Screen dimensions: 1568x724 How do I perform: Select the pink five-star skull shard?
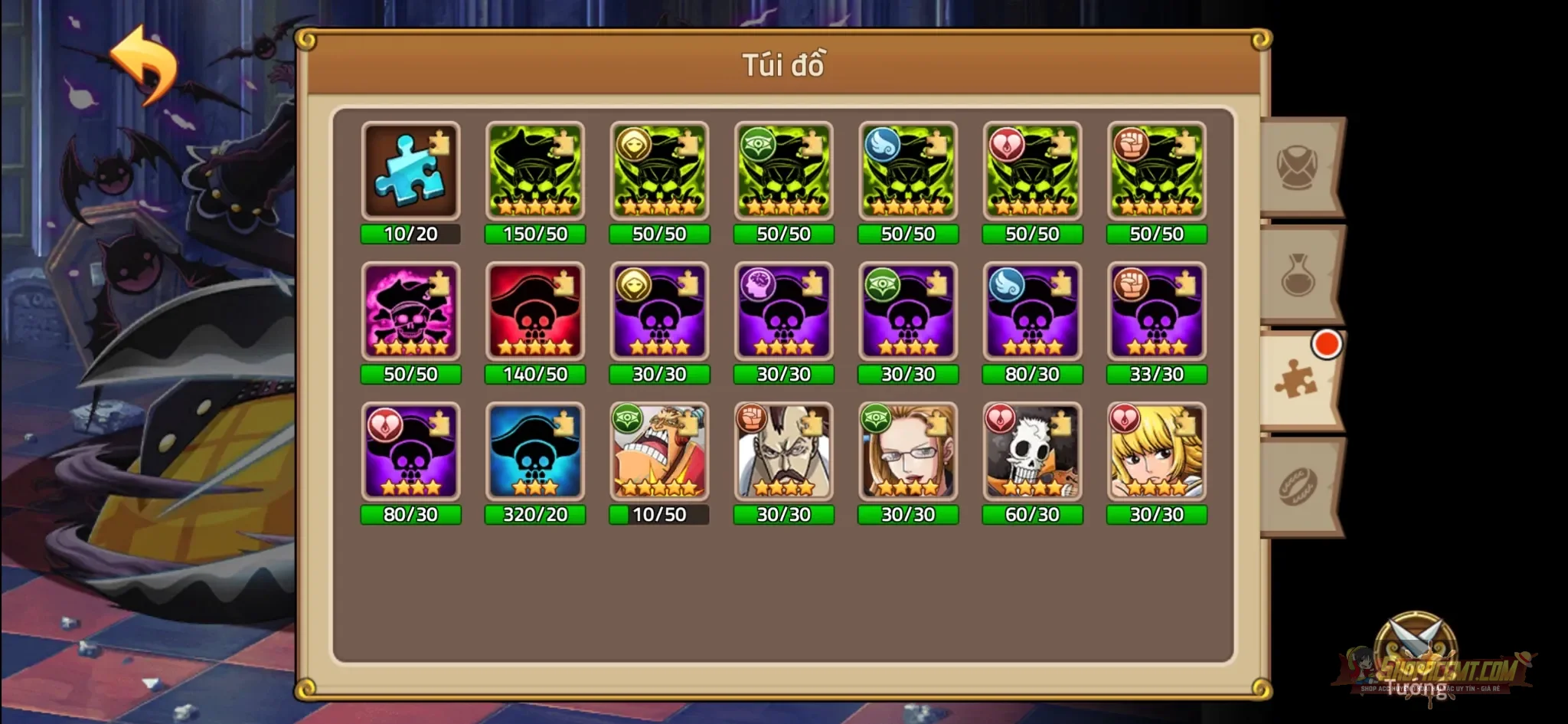coord(411,310)
